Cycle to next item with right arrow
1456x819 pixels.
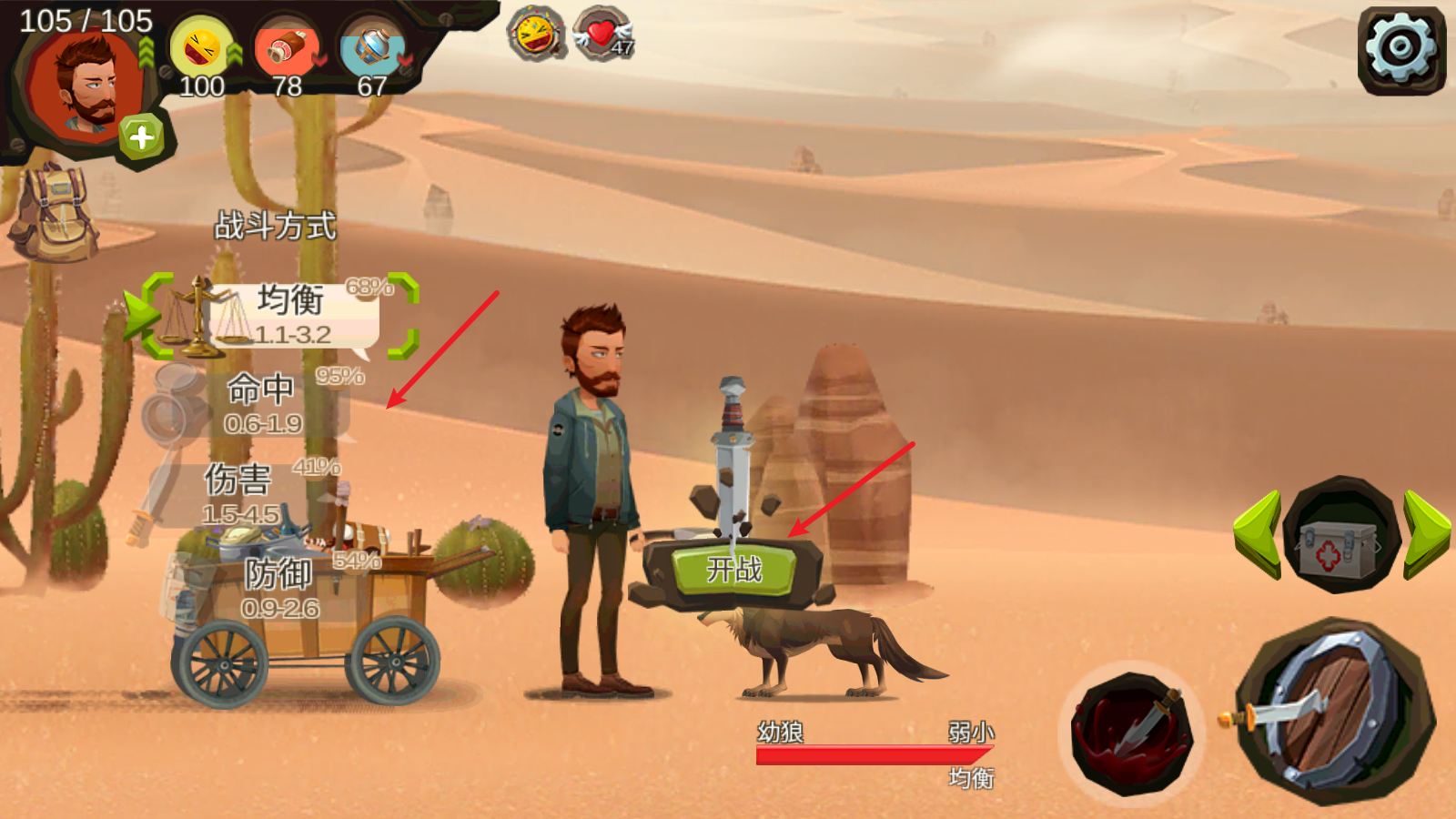1425,534
